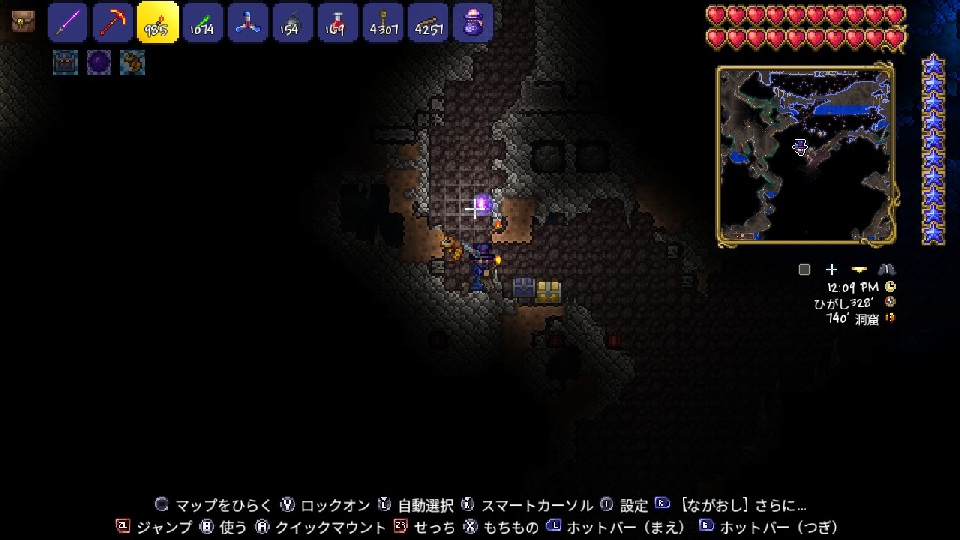Toggle the grey square icon below minimap

click(804, 270)
